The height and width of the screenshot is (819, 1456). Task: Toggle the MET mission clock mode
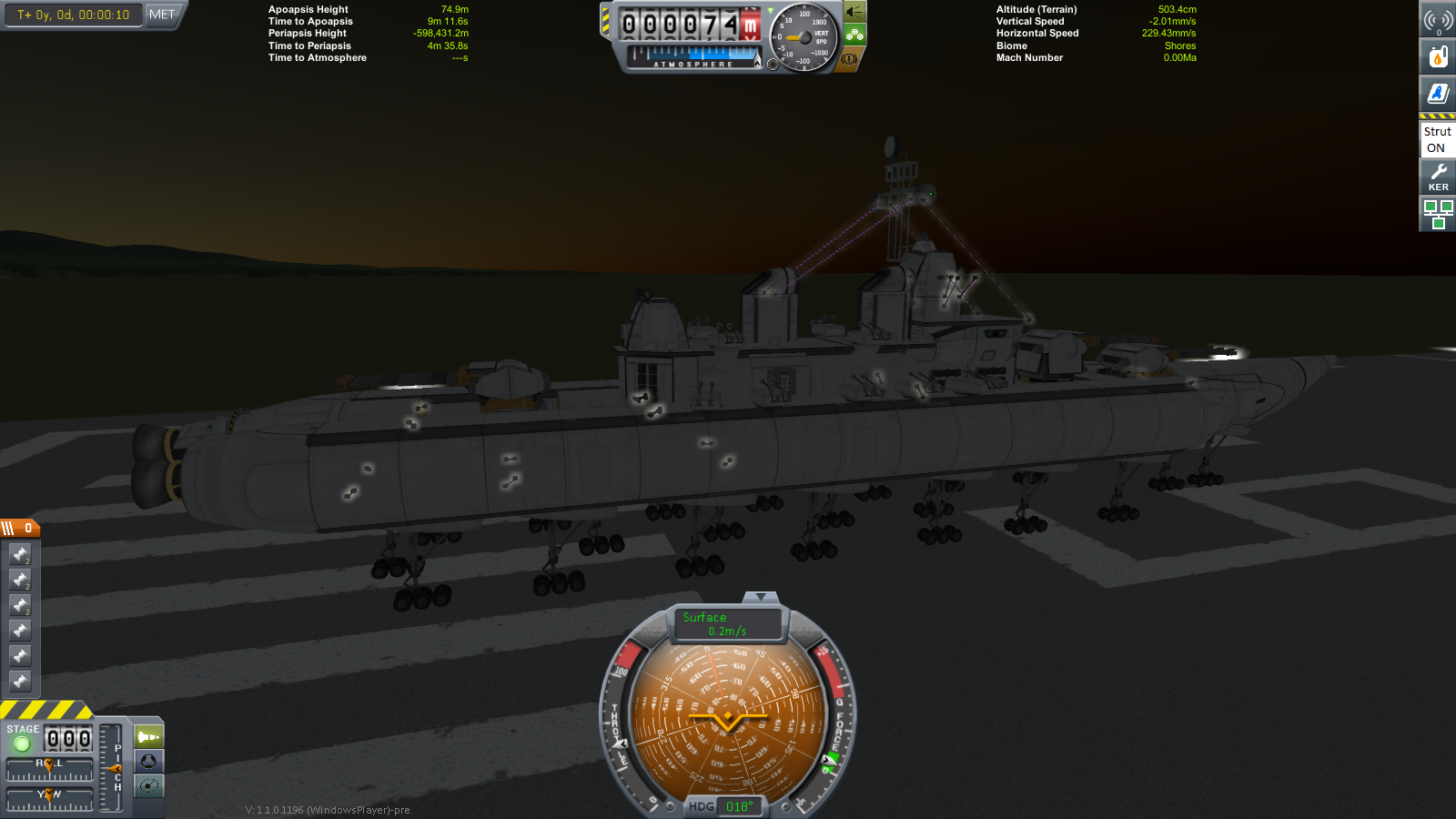(162, 15)
